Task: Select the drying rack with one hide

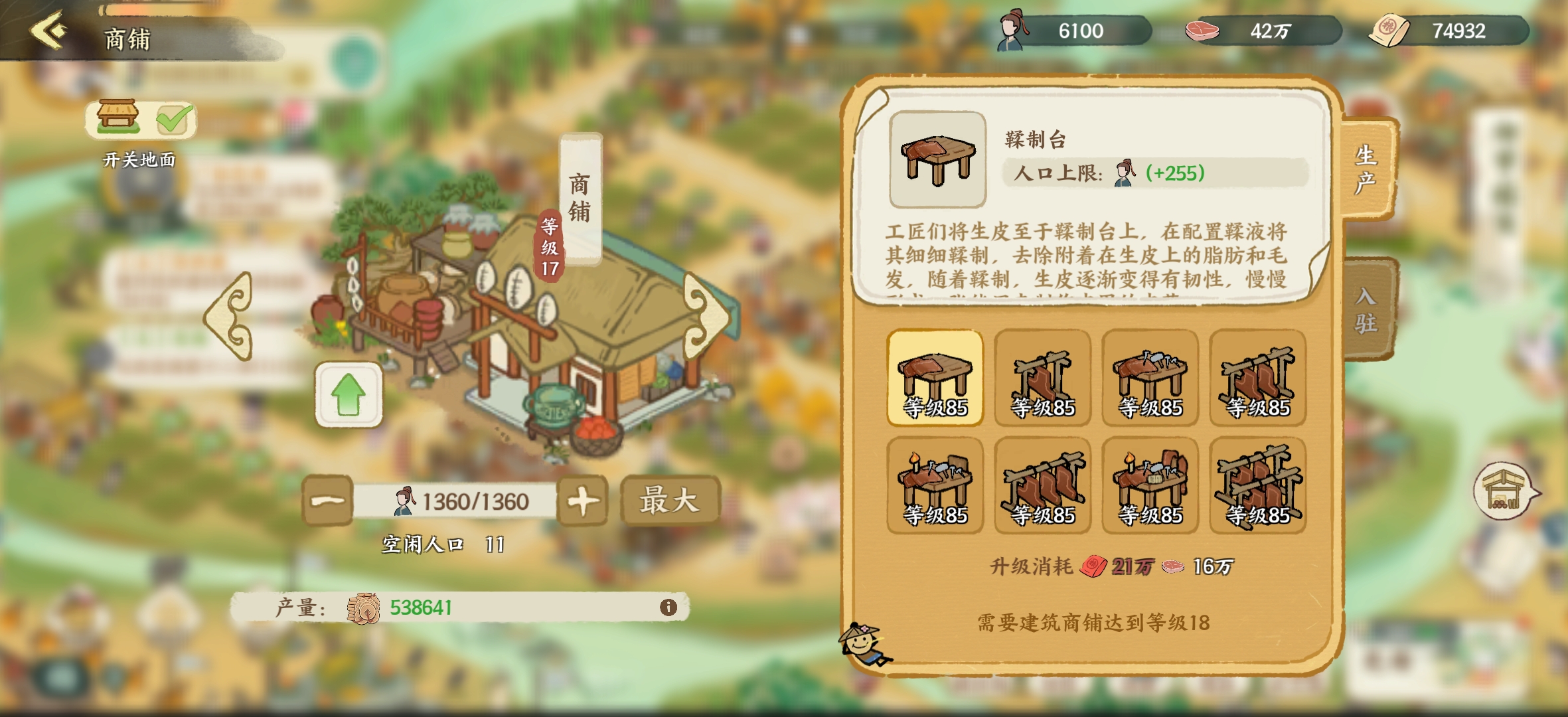Action: point(1042,378)
